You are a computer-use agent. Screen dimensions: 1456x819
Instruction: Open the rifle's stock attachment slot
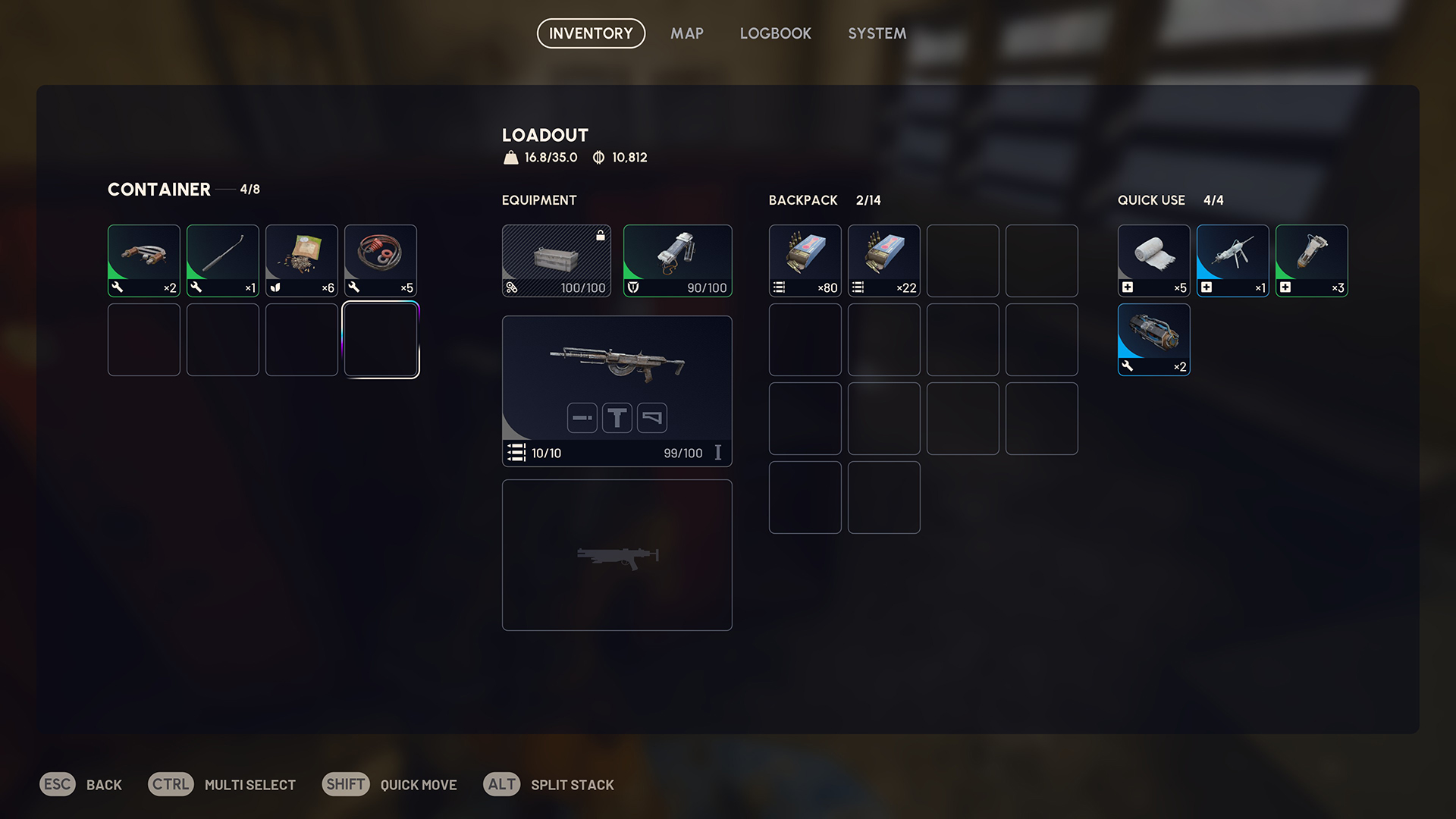tap(652, 418)
